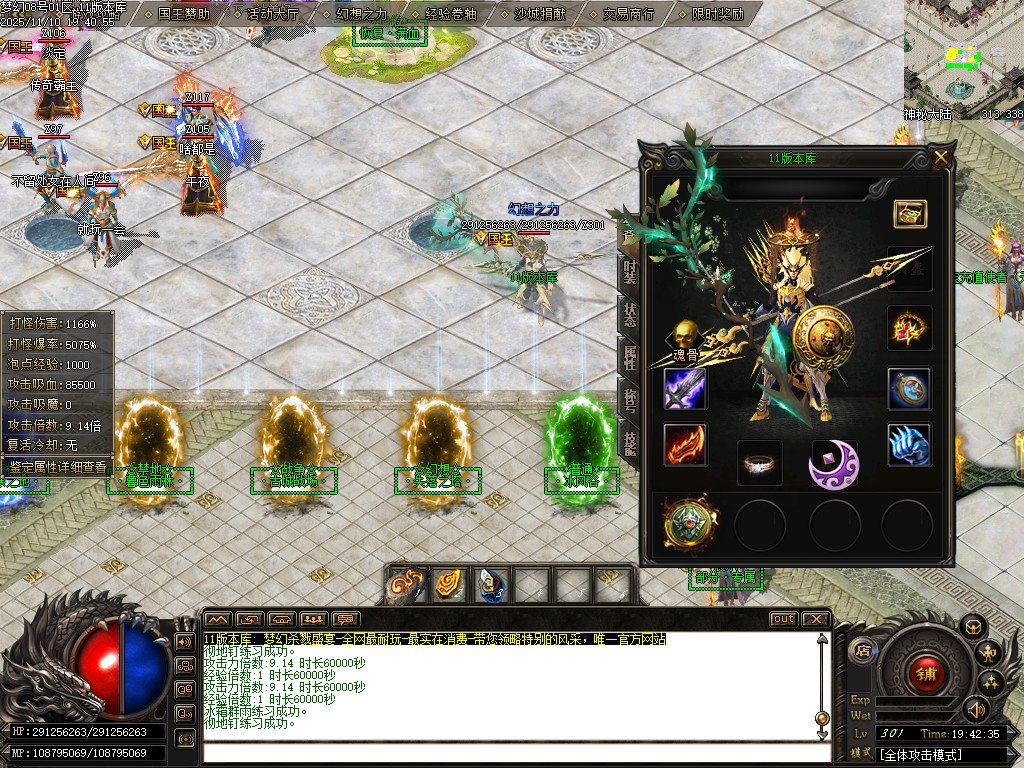Viewport: 1024px width, 768px height.
Task: Open the 国王赞助 menu
Action: 184,14
